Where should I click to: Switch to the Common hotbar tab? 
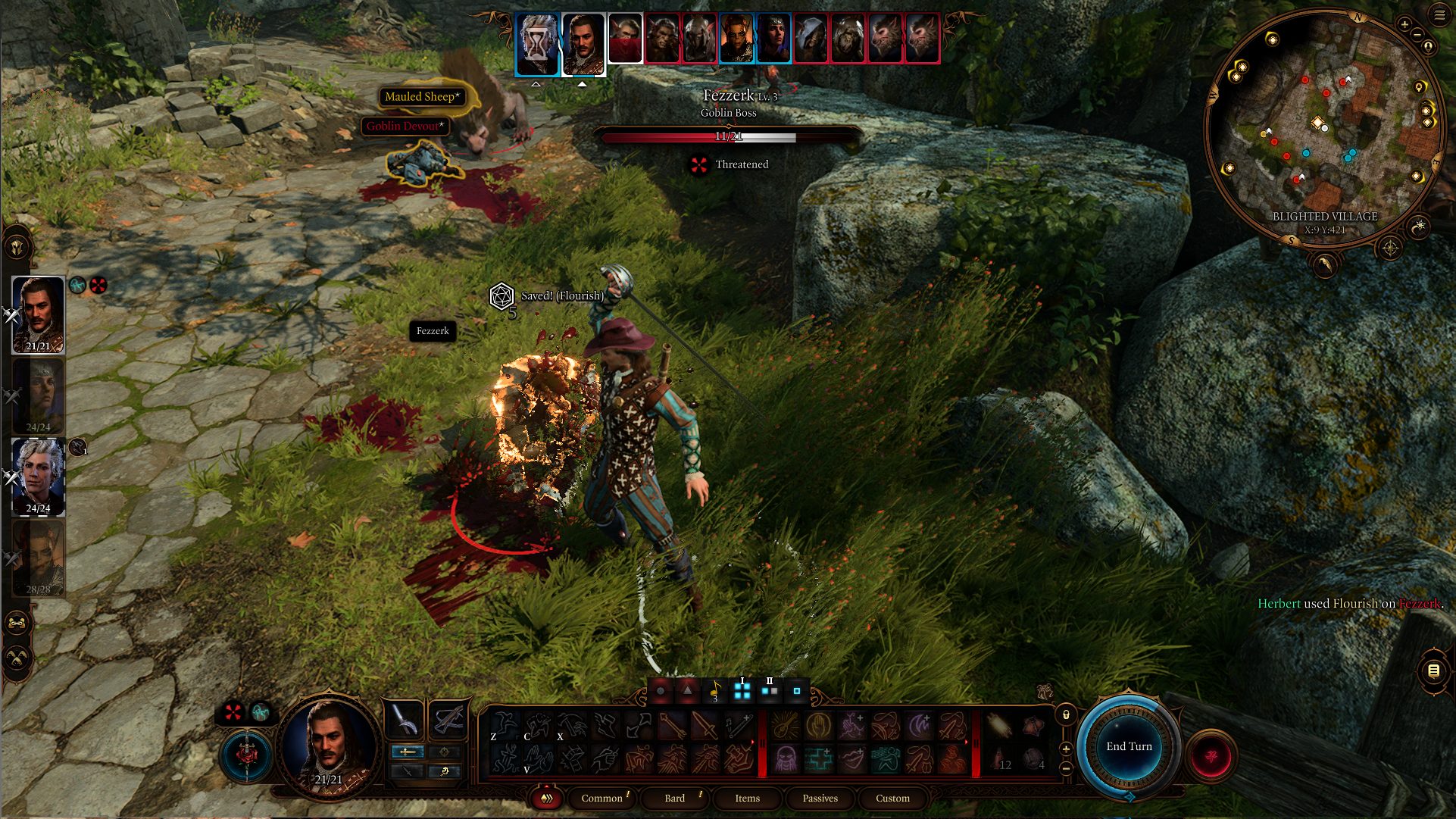(x=601, y=798)
